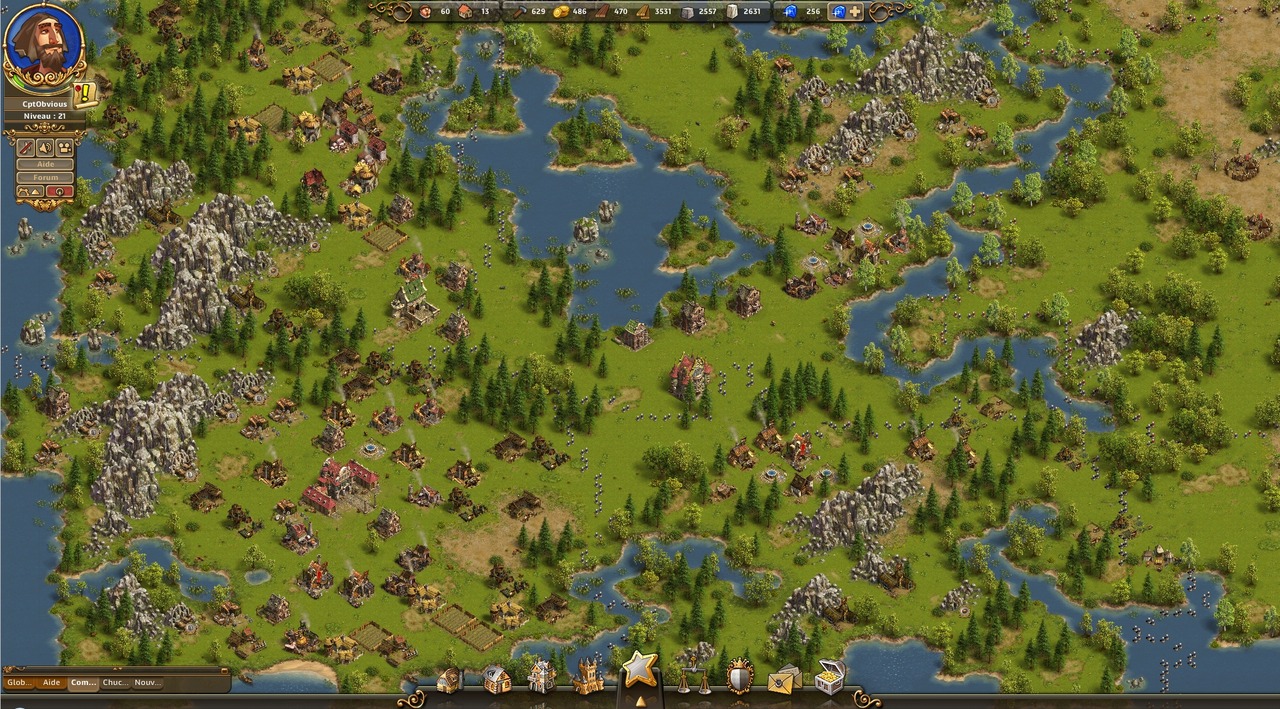1280x709 pixels.
Task: Open the shield guild menu
Action: coord(739,678)
